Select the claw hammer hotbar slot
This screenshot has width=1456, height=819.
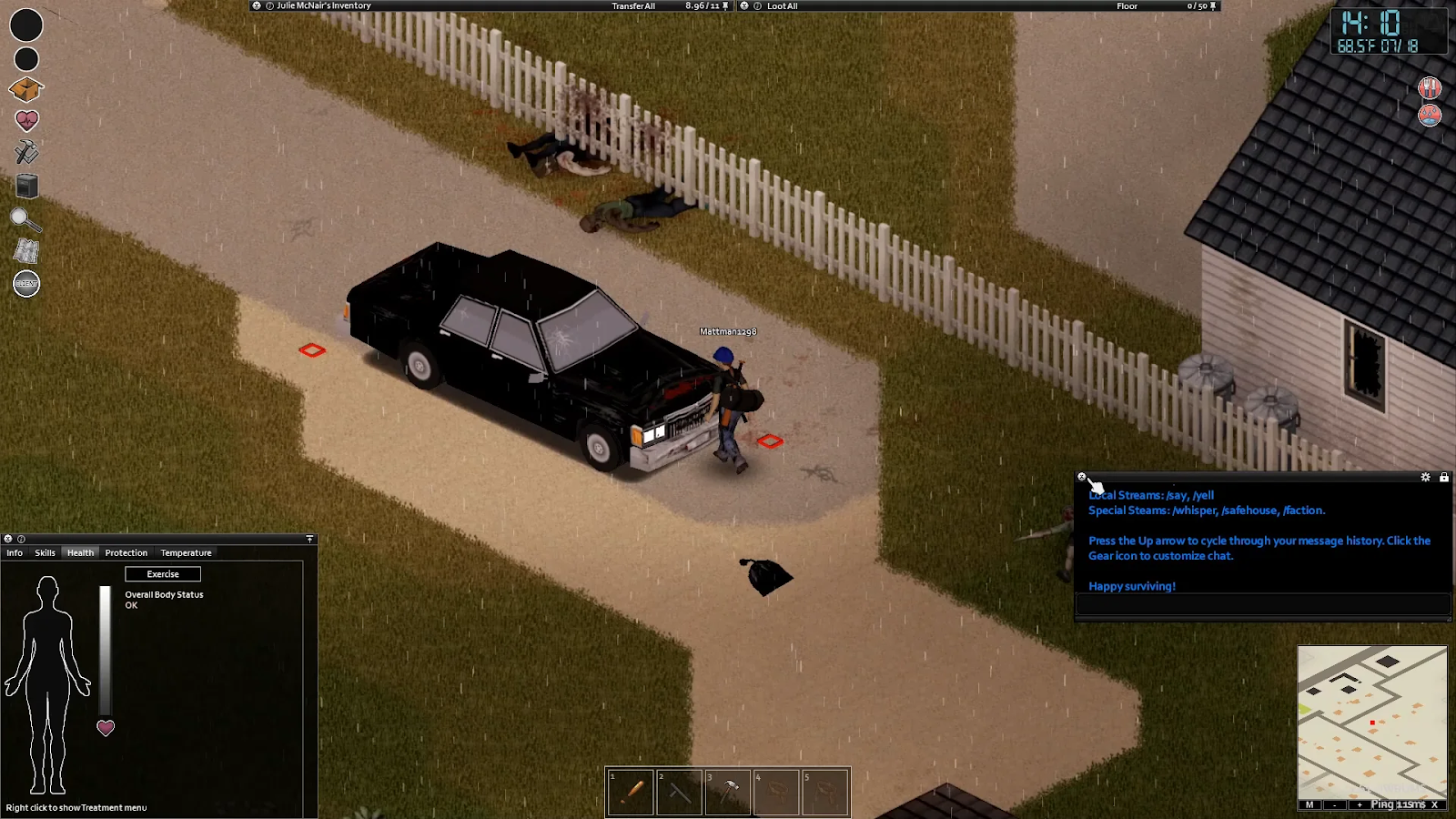click(x=728, y=792)
